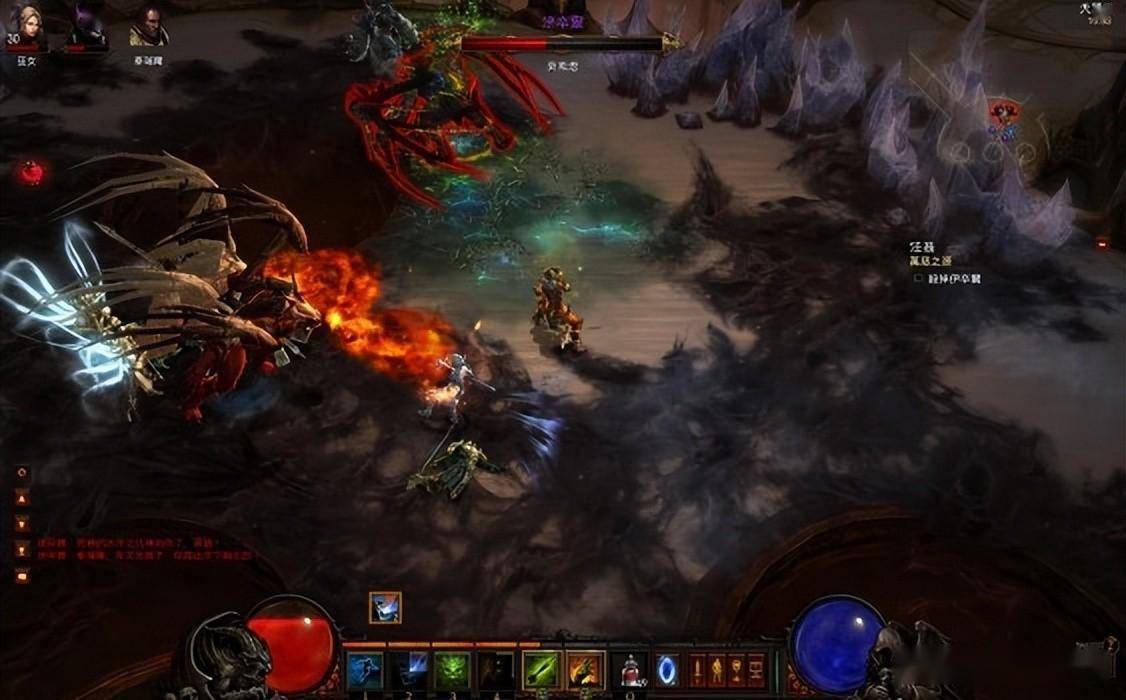The width and height of the screenshot is (1126, 700).
Task: Use the orange slashing attack skill
Action: (x=585, y=669)
